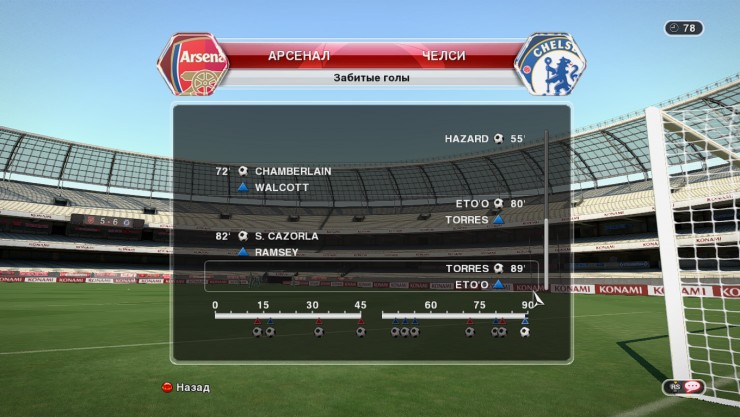Select the highlighted Torres 89' goal row
Viewport: 740px width, 417px height.
pyautogui.click(x=372, y=276)
